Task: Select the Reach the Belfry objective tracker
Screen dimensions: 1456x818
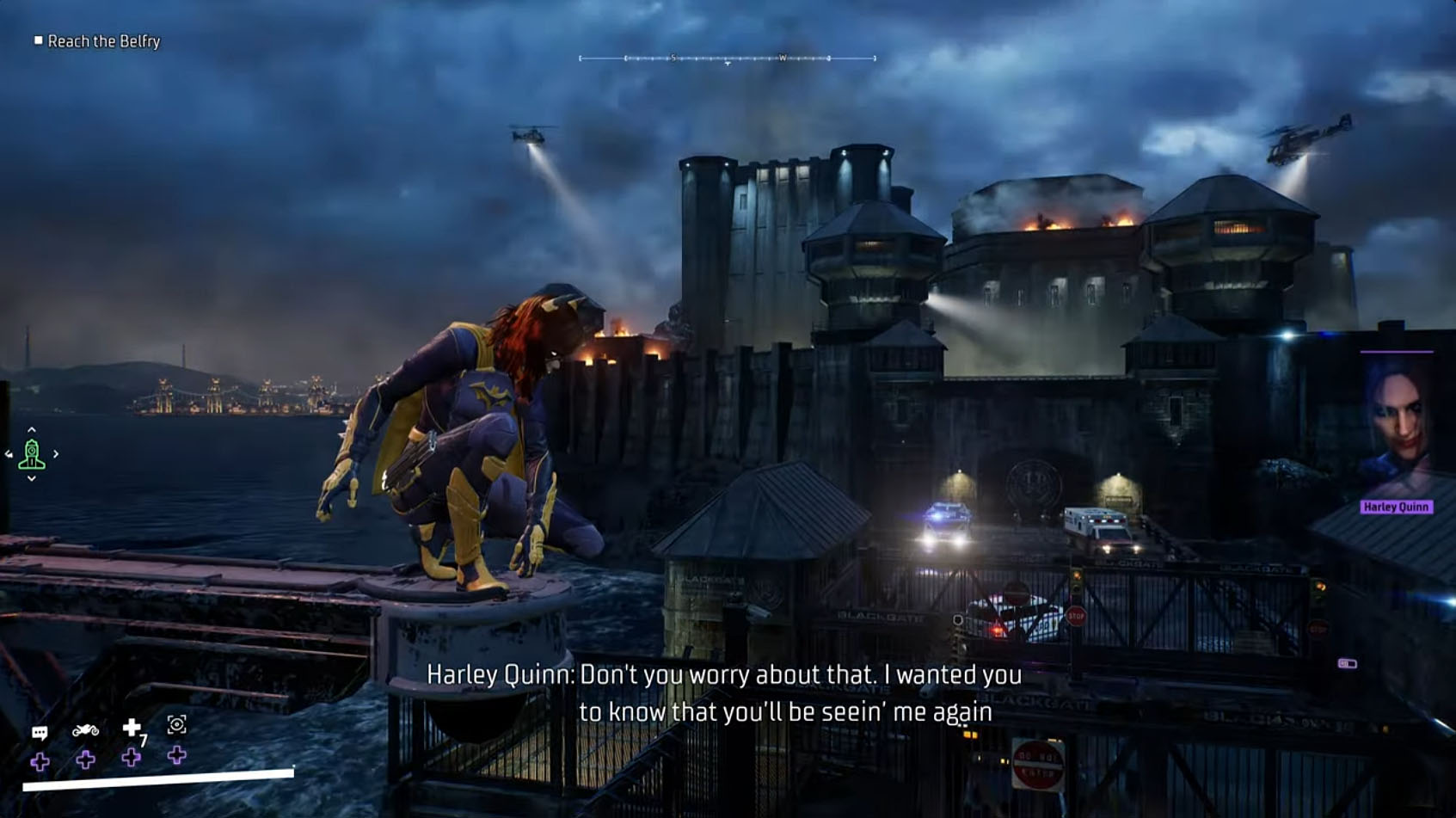Action: [96, 41]
